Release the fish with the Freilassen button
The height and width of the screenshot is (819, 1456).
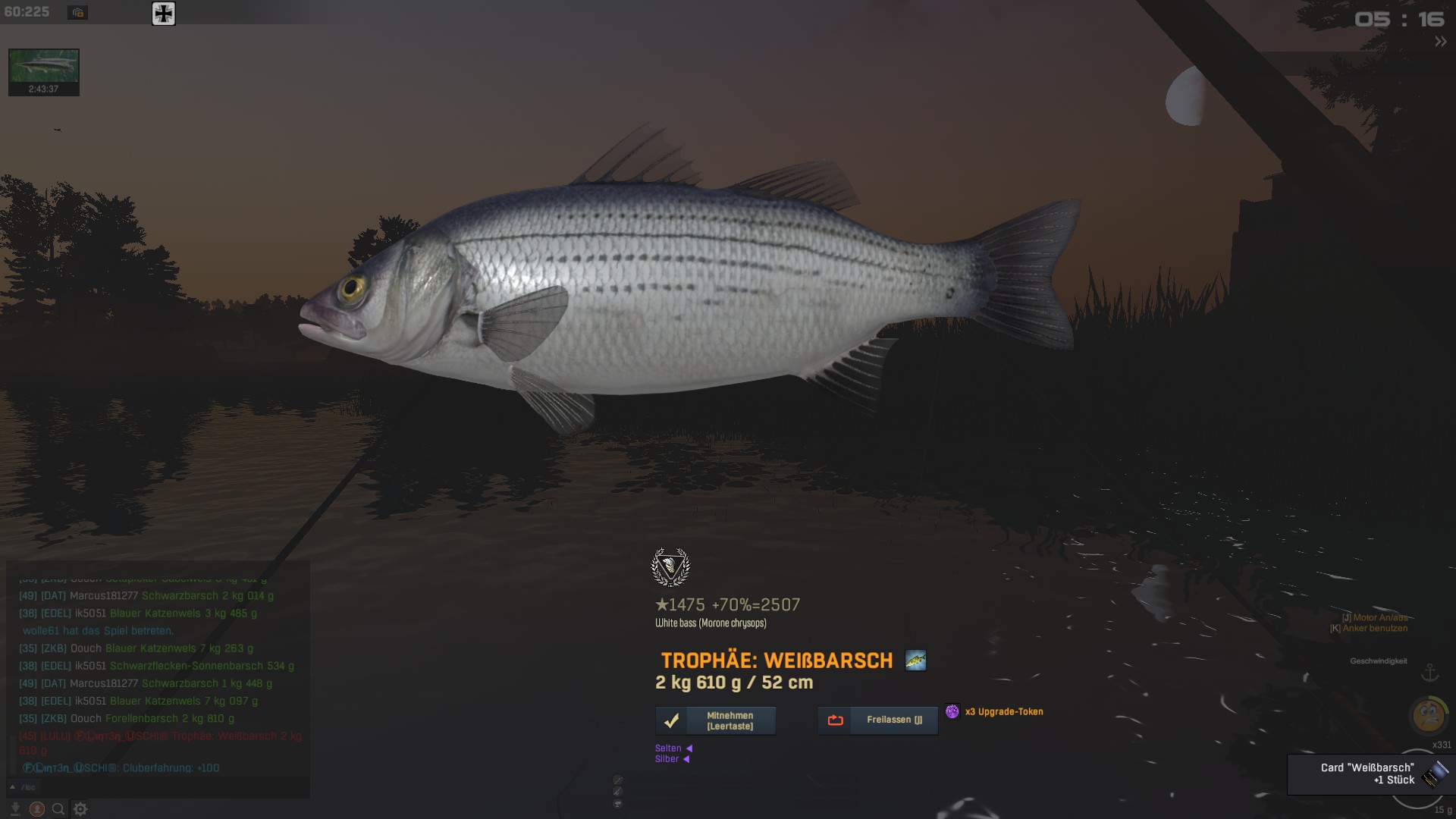(877, 720)
